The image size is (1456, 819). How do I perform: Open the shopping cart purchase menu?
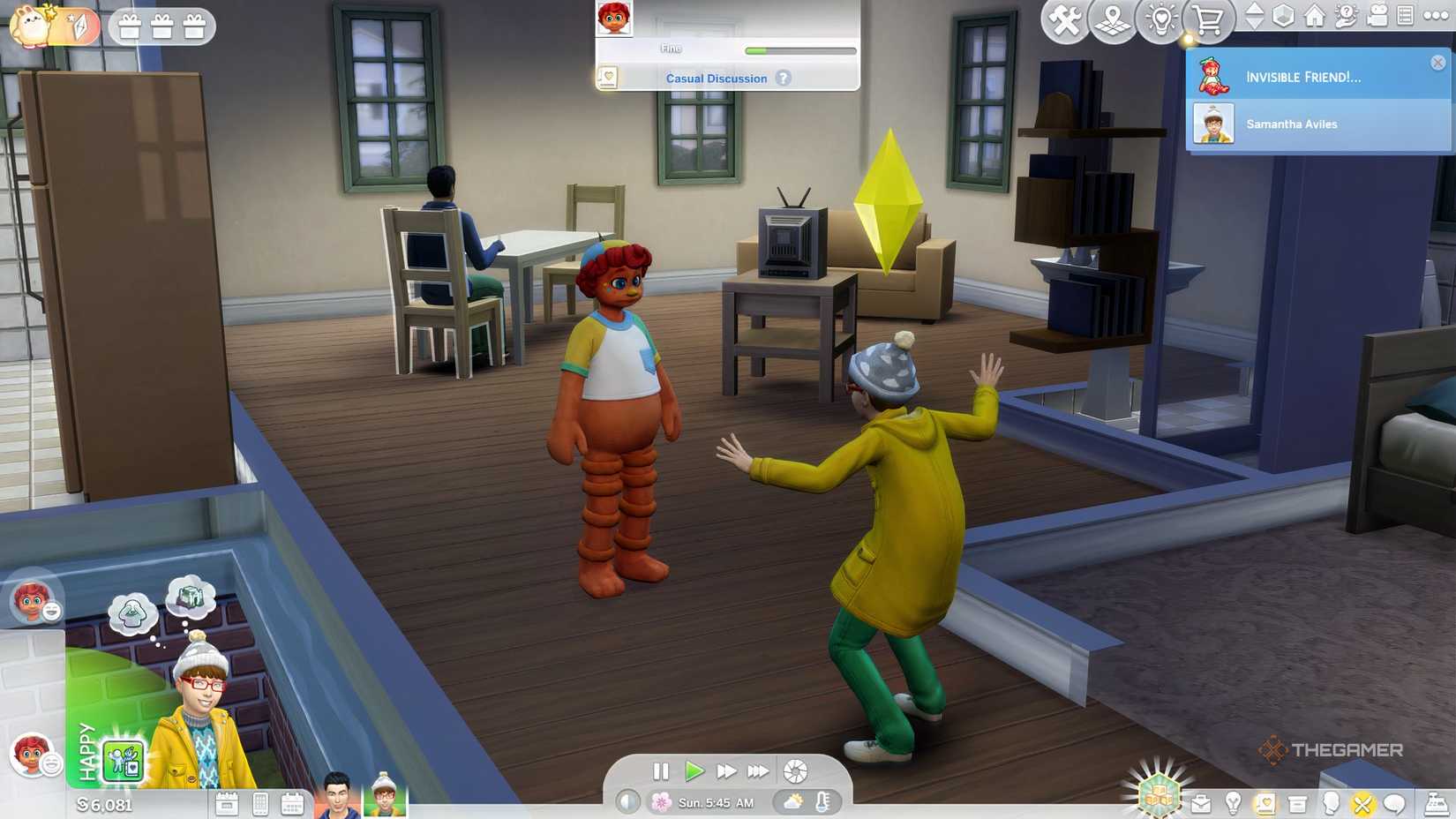point(1209,19)
